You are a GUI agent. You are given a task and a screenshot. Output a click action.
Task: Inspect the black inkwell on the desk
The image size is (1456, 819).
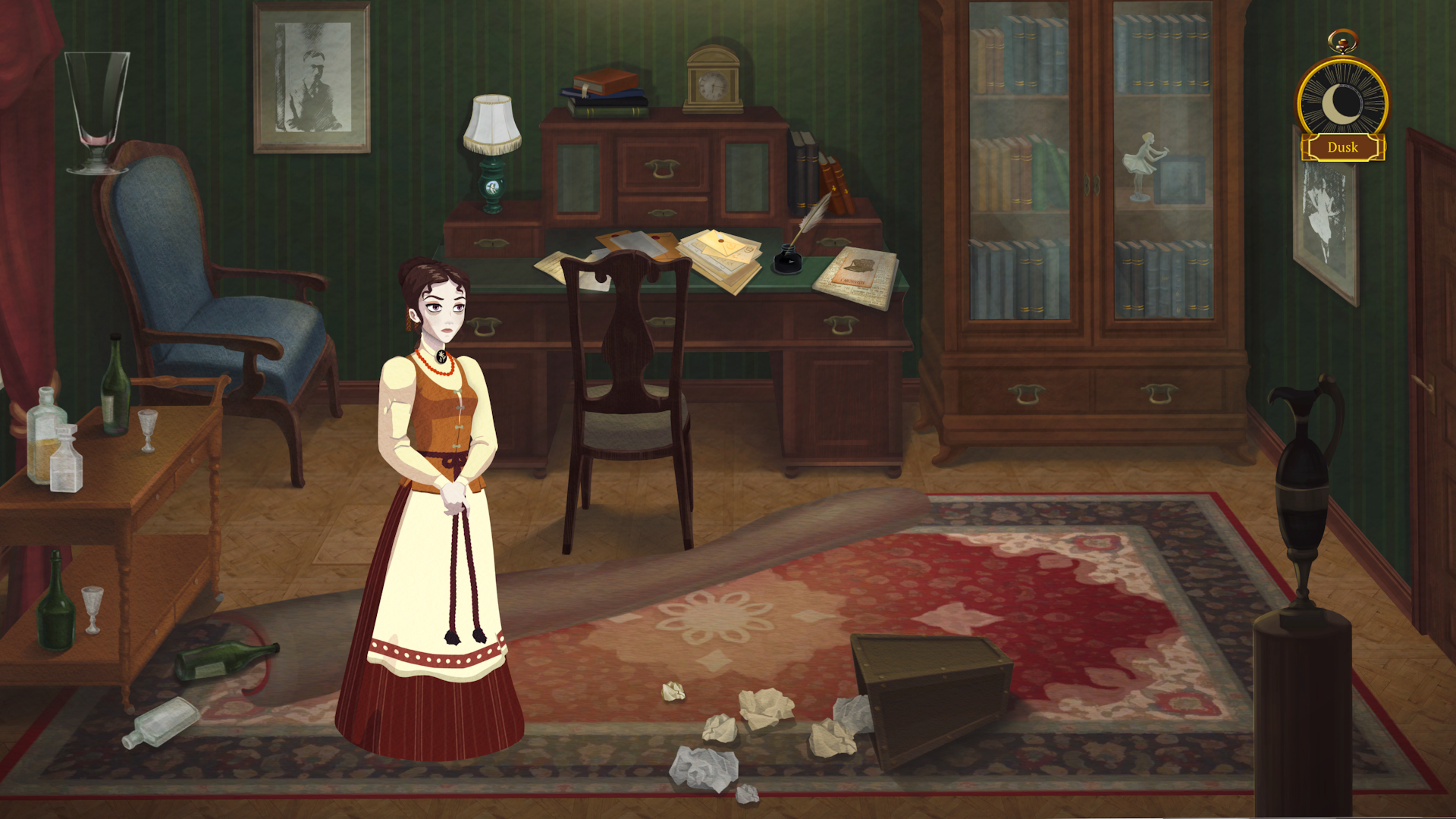(789, 258)
